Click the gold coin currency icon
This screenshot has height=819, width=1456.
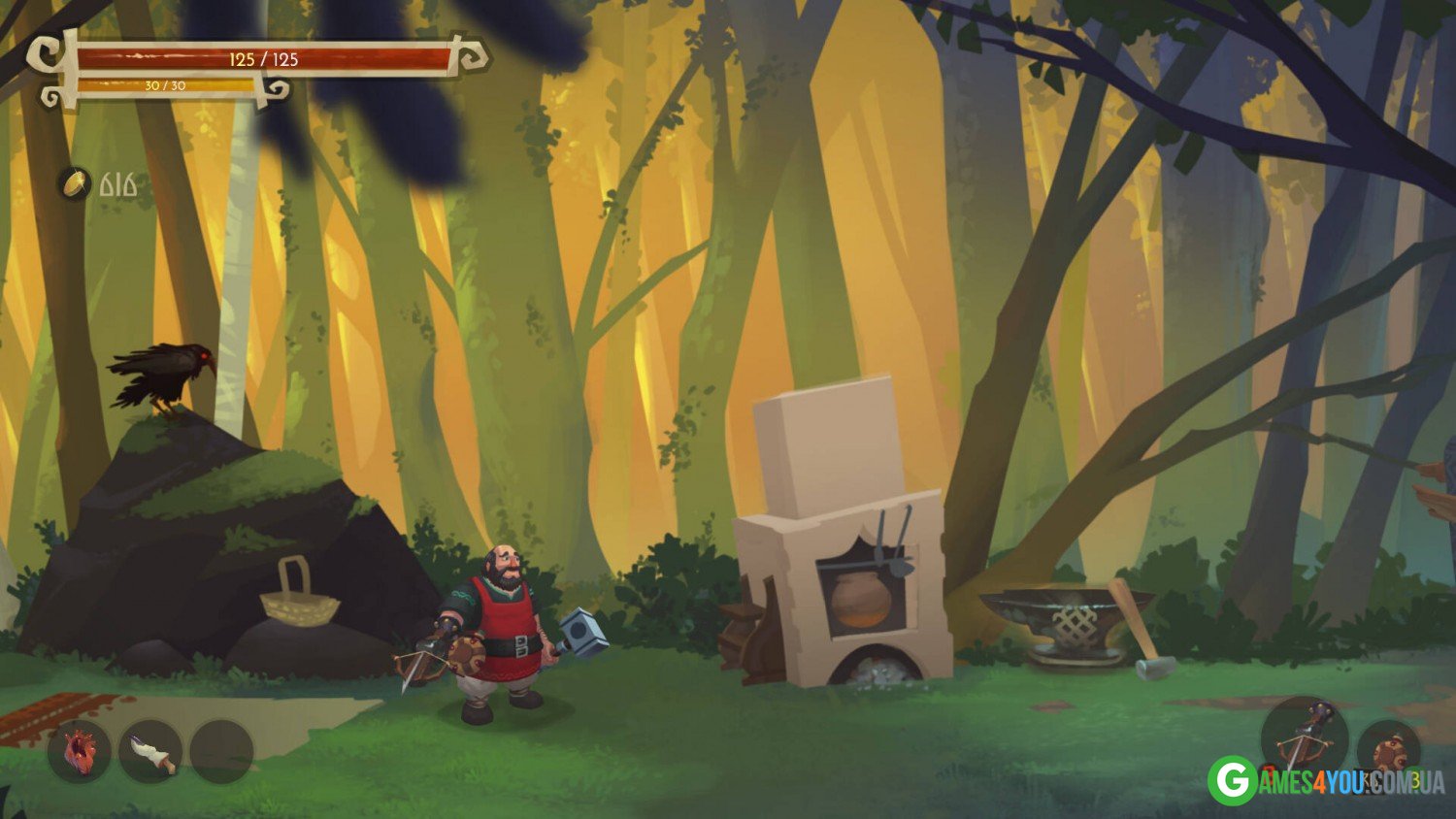(74, 183)
